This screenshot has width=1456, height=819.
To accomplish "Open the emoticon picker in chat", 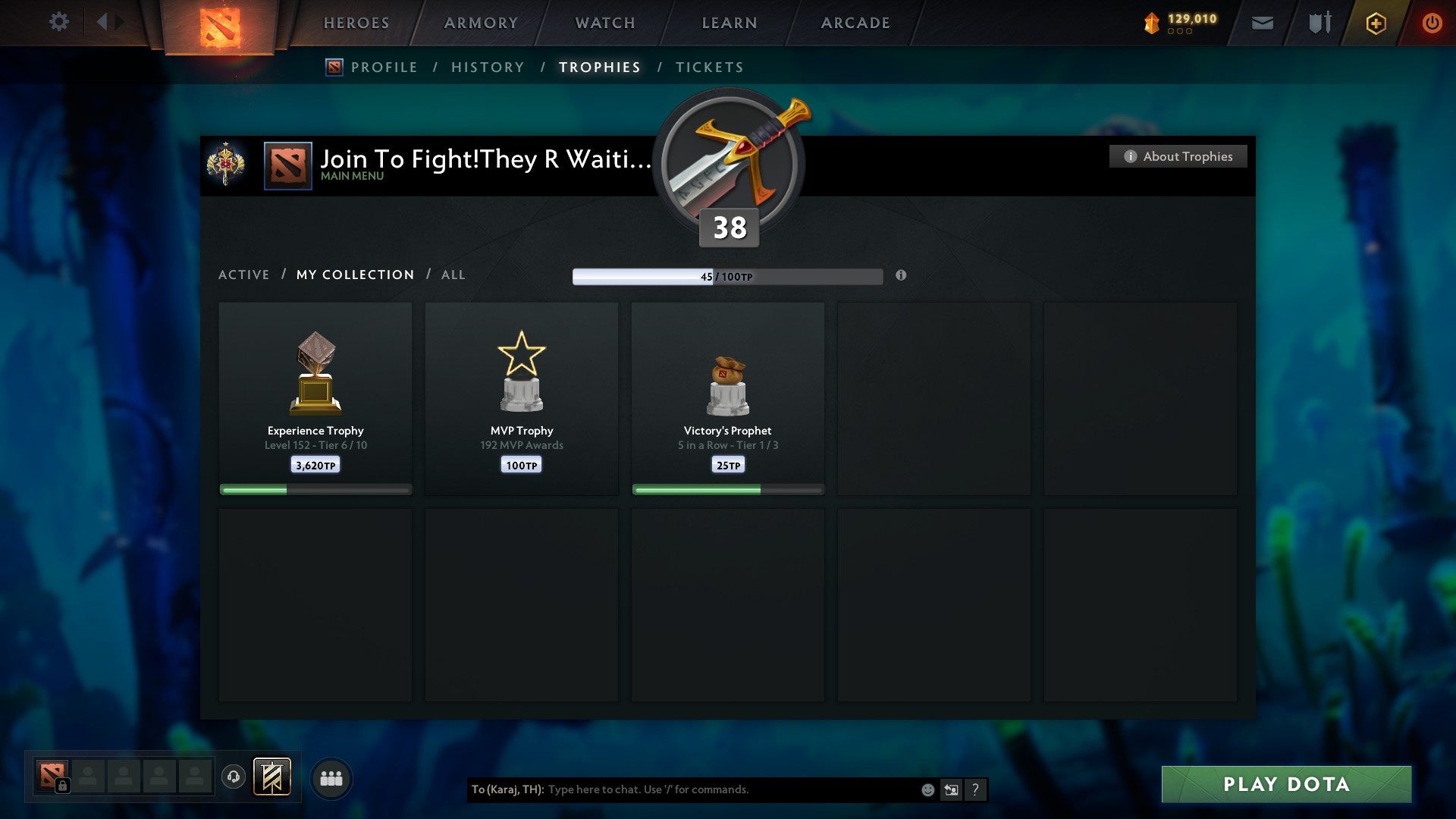I will pyautogui.click(x=927, y=789).
